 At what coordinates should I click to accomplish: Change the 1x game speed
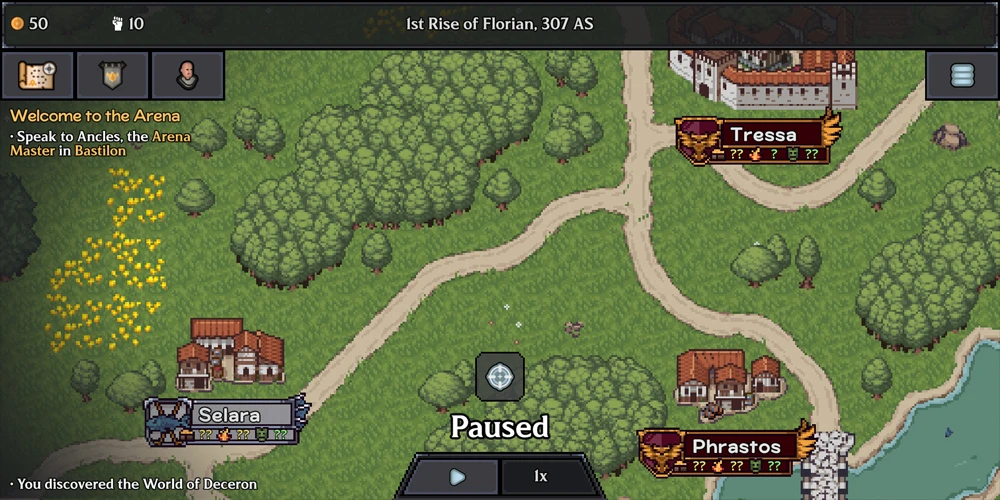point(540,477)
